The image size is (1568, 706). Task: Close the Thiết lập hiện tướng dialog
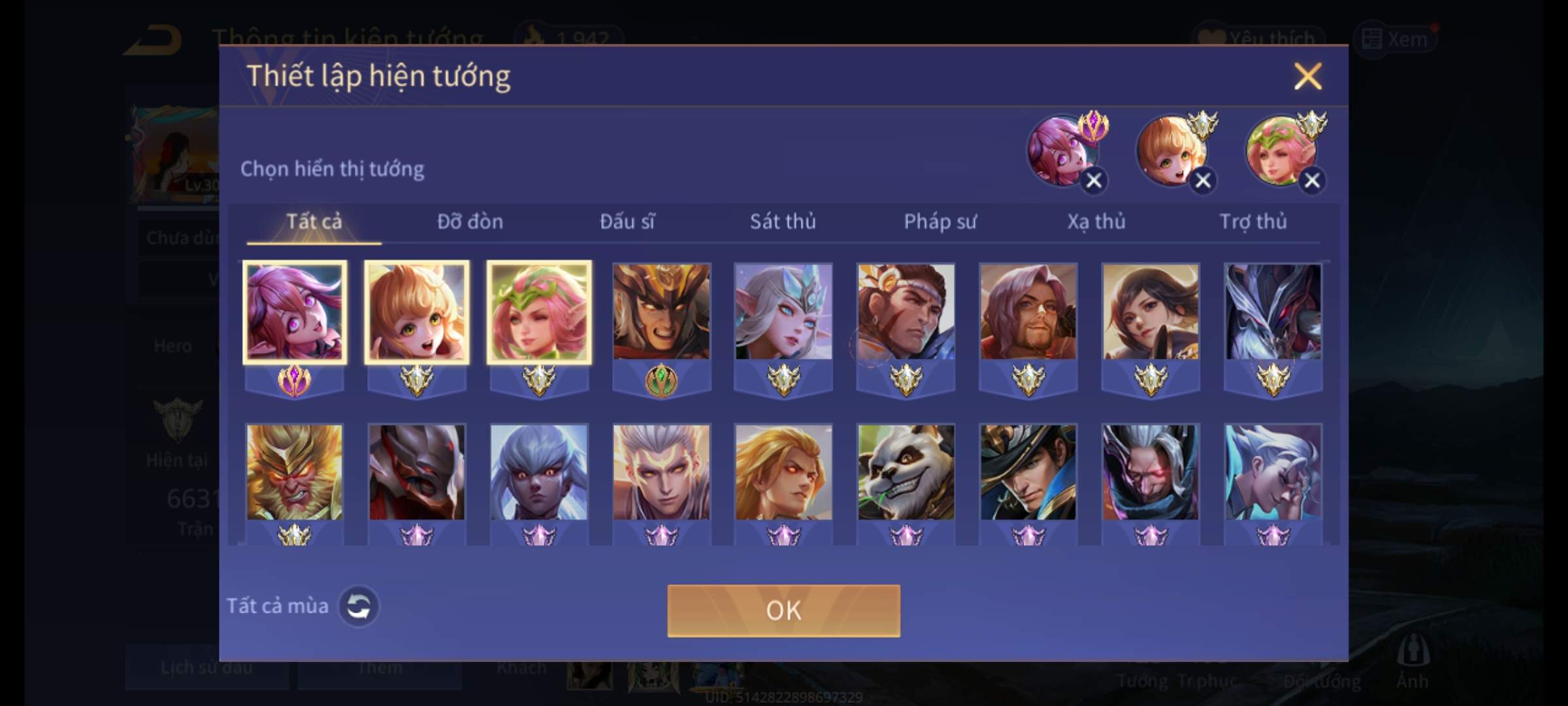point(1307,76)
